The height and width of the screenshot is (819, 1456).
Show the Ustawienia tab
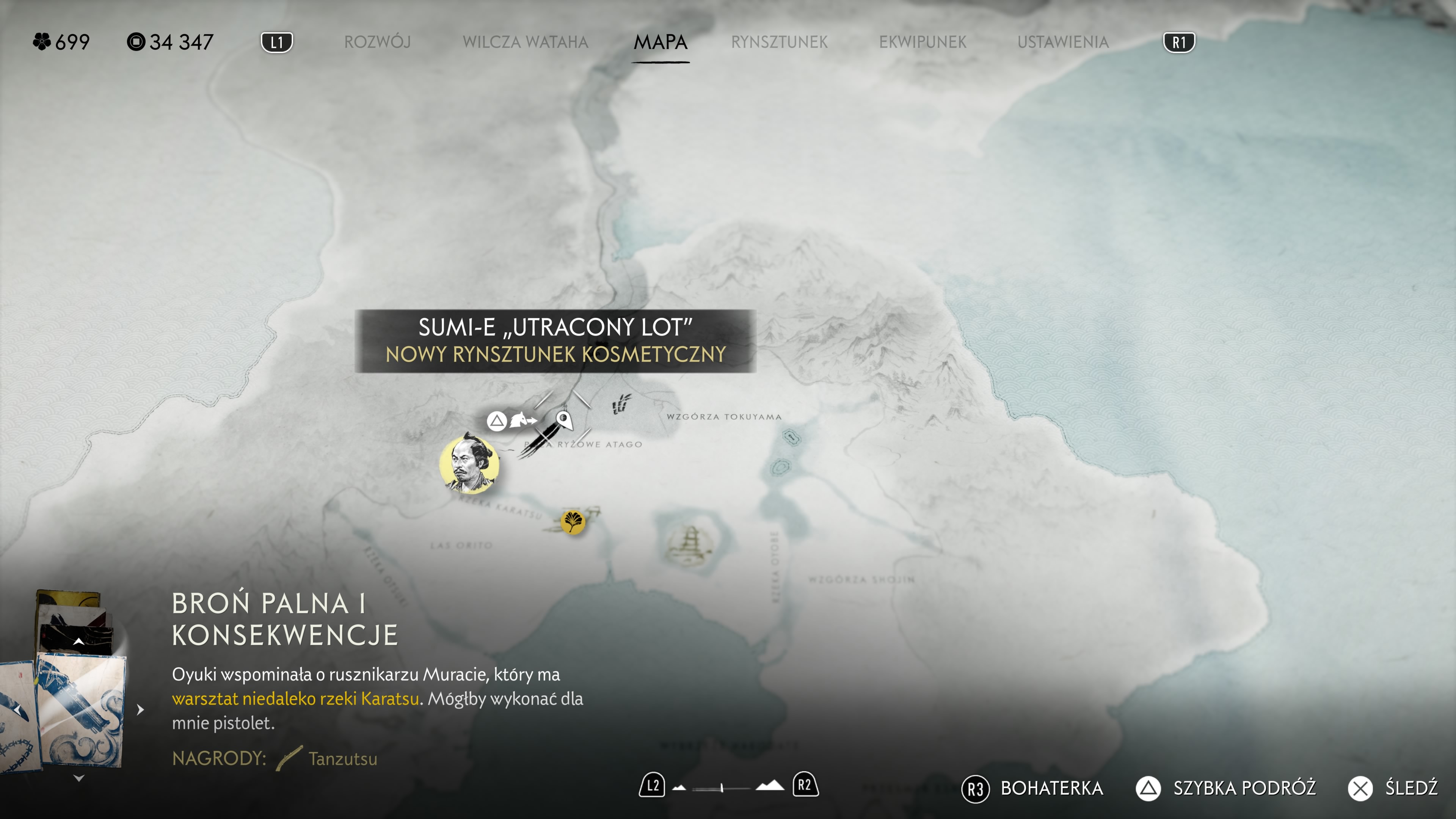click(x=1062, y=42)
